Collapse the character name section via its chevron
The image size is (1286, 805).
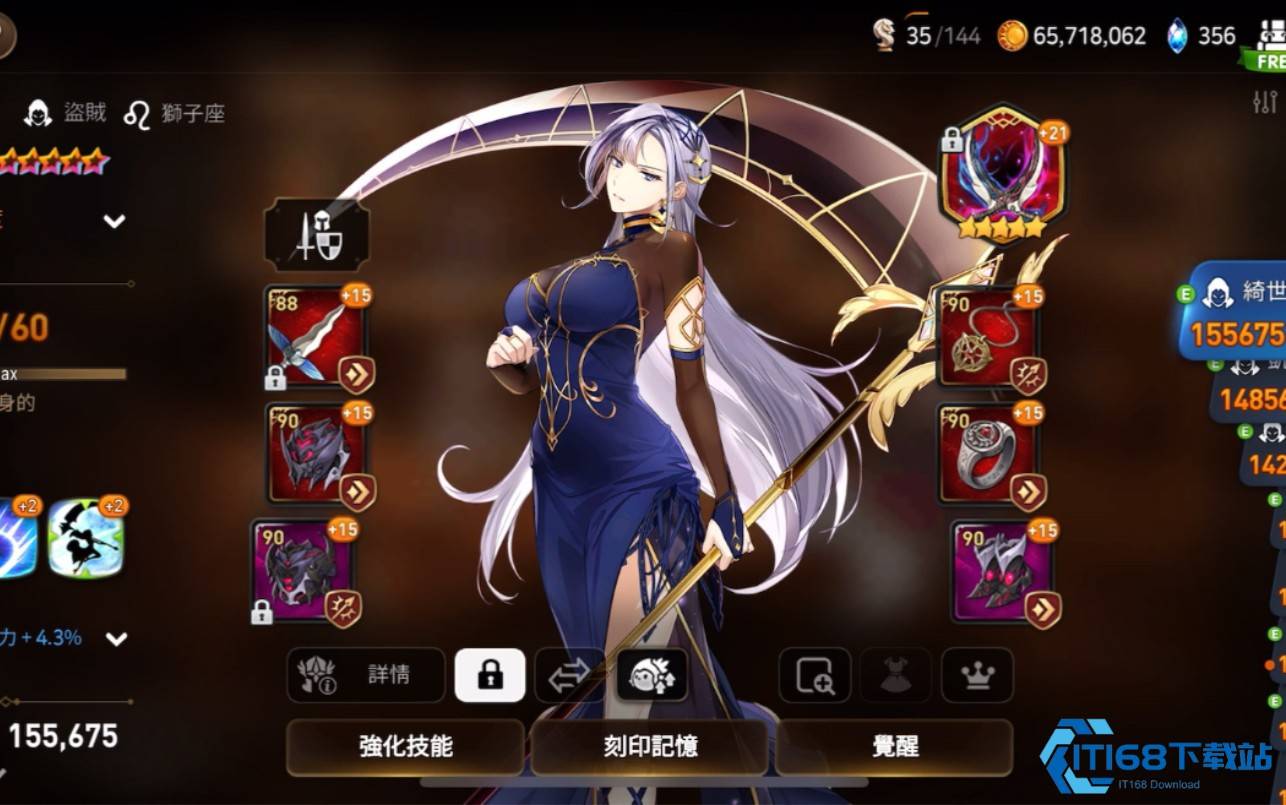pyautogui.click(x=114, y=220)
